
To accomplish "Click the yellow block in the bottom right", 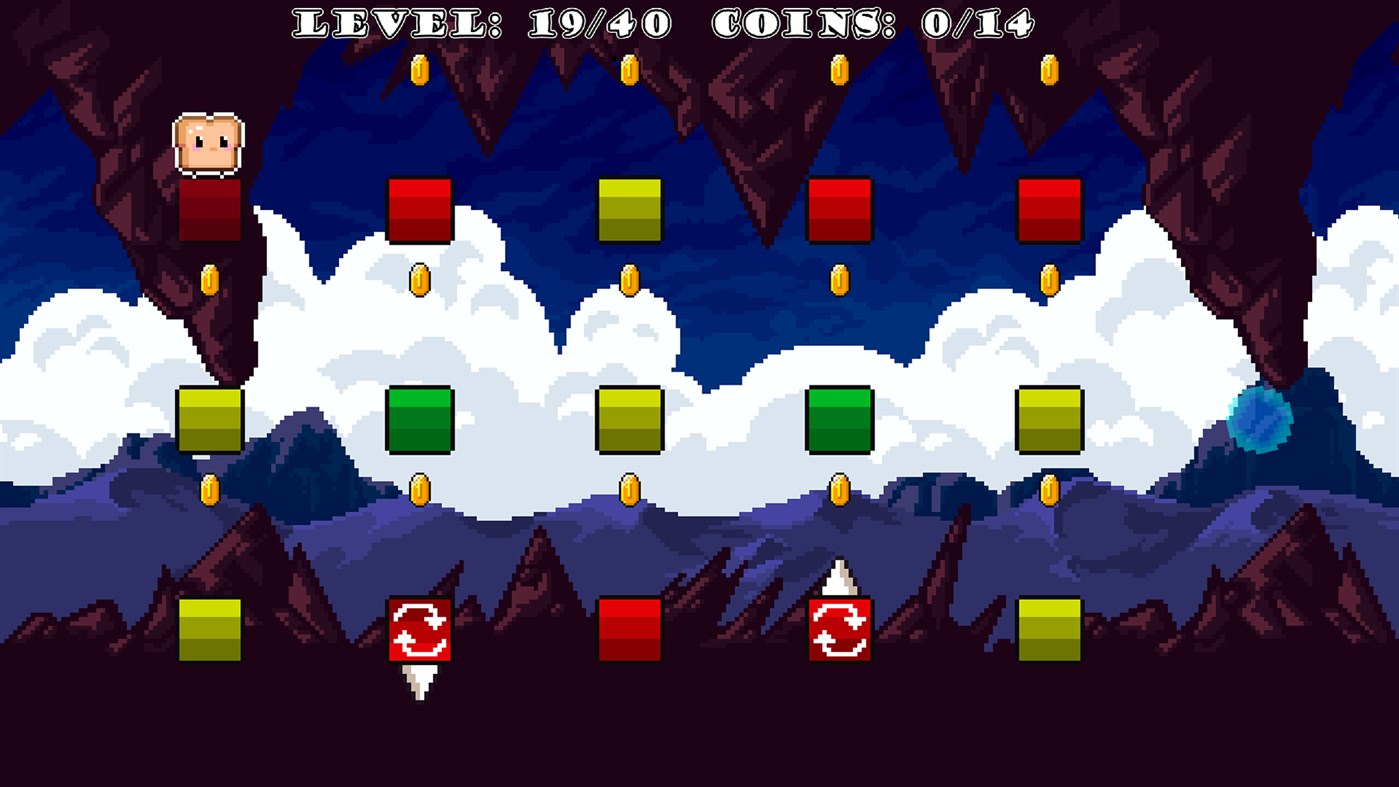I will click(1049, 627).
